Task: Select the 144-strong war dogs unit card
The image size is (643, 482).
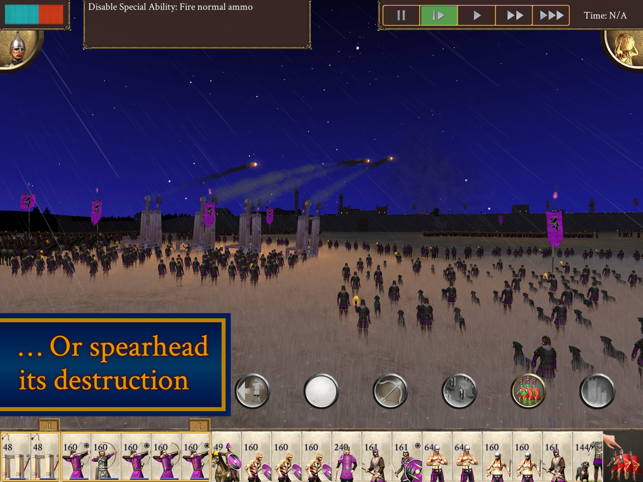Action: click(x=586, y=459)
